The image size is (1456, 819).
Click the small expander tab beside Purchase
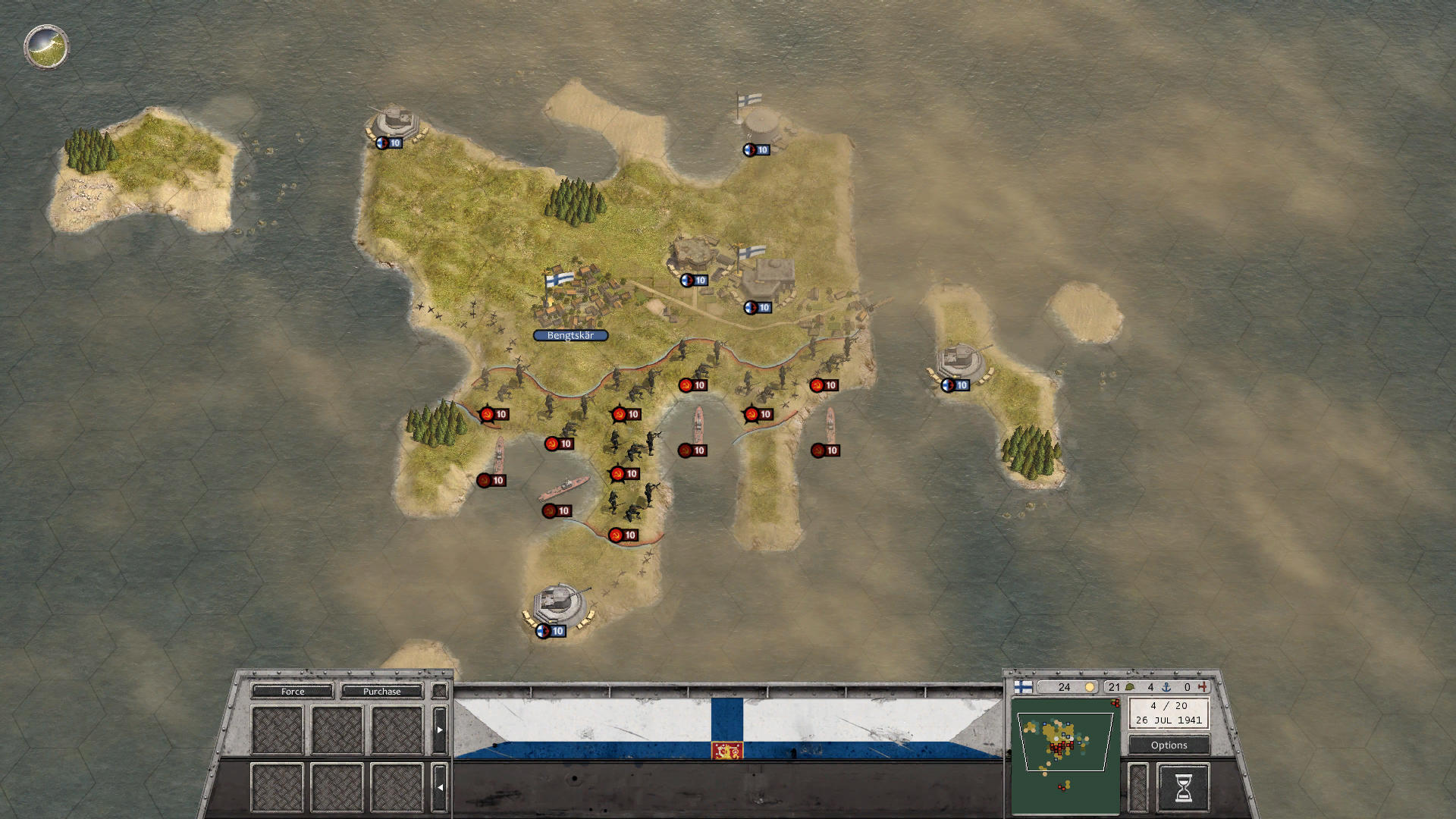click(438, 691)
